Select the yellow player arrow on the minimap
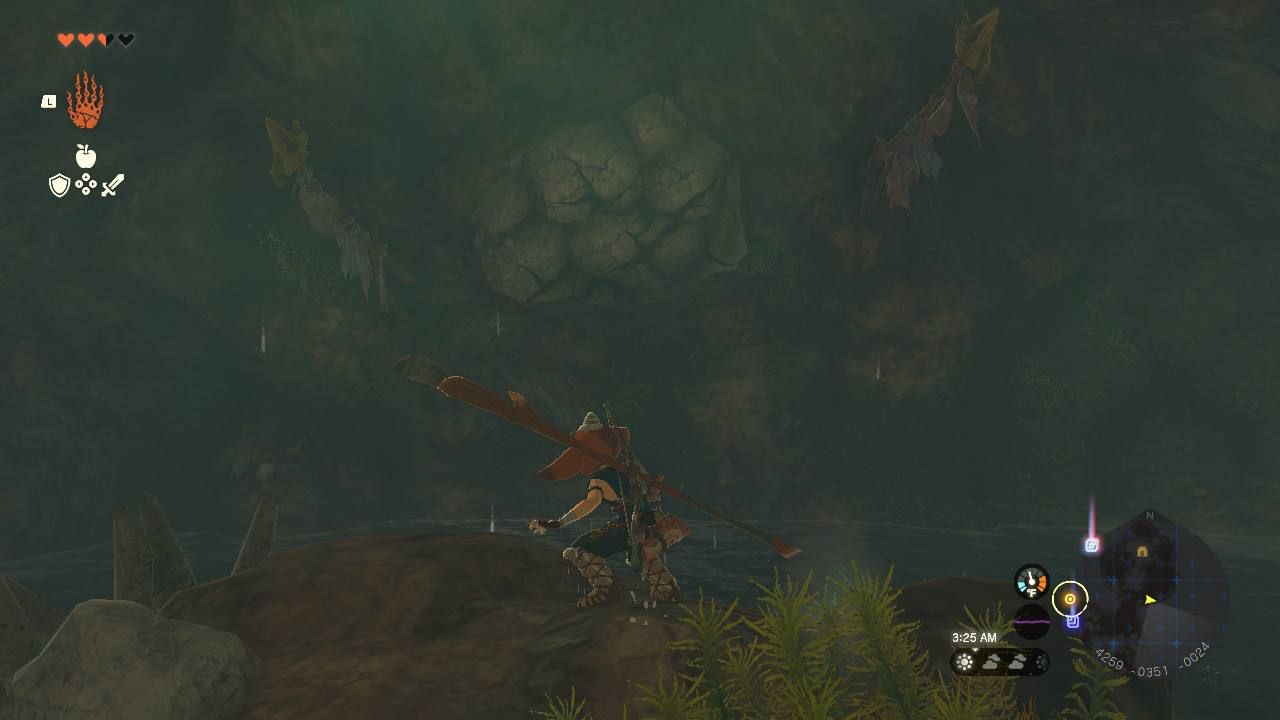This screenshot has height=720, width=1280. 1150,600
